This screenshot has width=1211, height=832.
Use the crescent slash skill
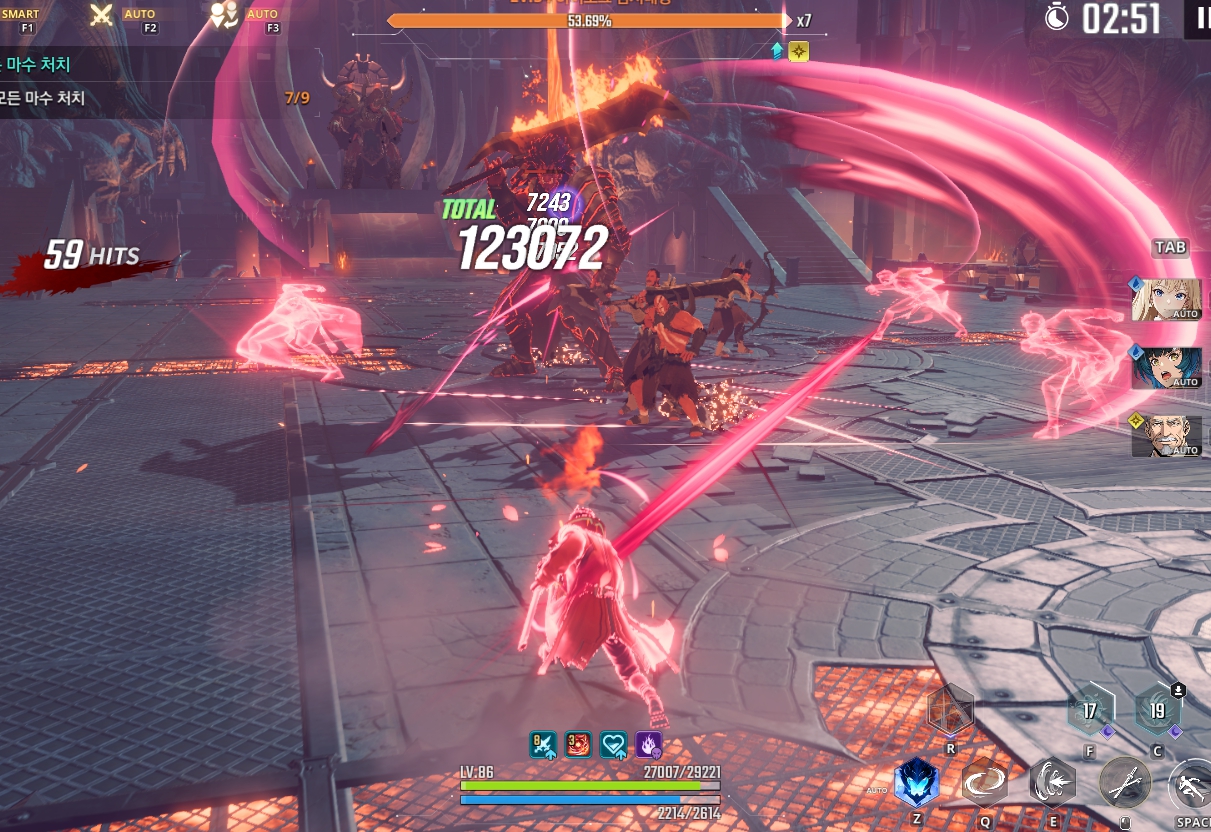pos(985,782)
